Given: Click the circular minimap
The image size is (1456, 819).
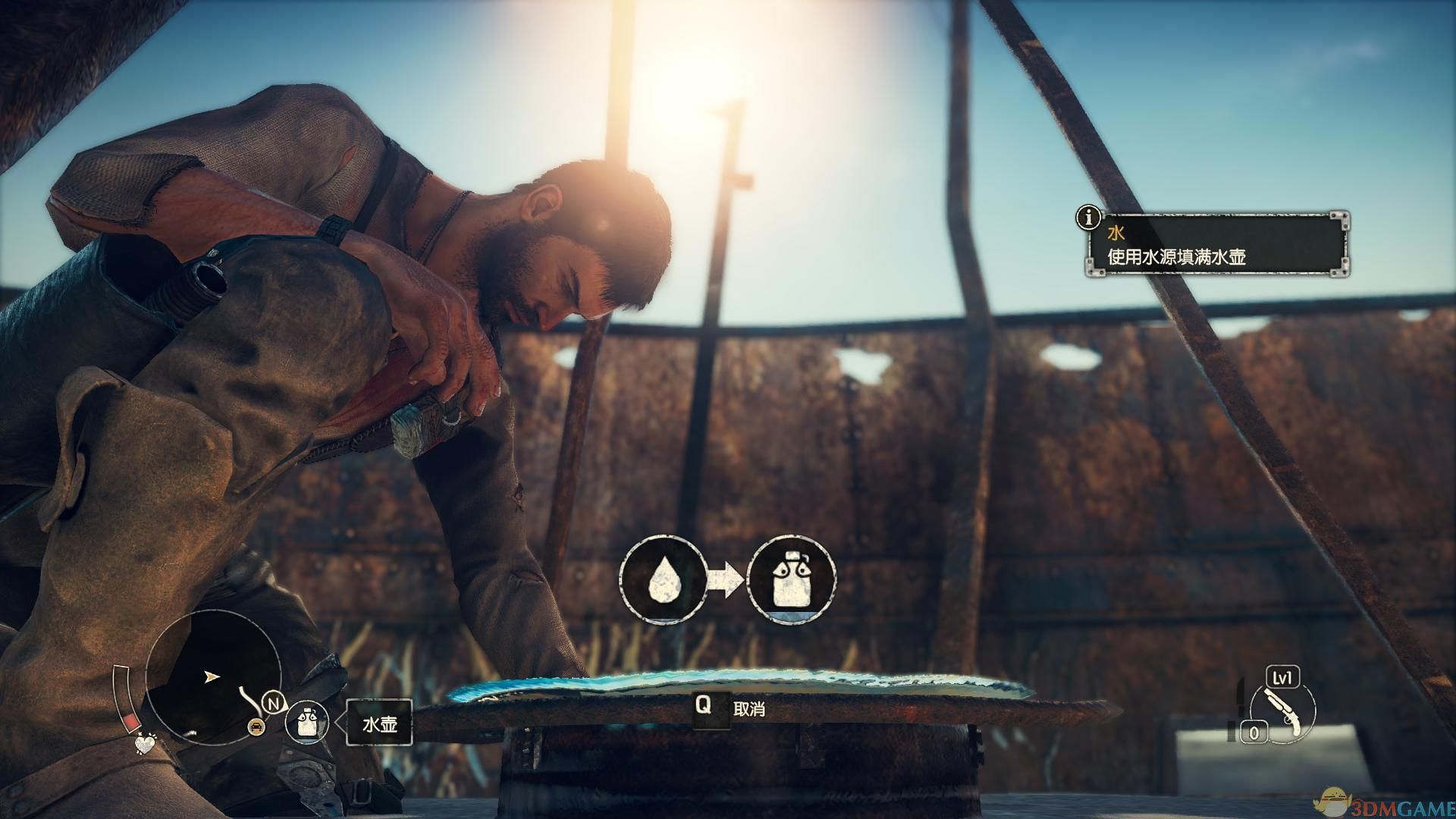Looking at the screenshot, I should click(212, 676).
